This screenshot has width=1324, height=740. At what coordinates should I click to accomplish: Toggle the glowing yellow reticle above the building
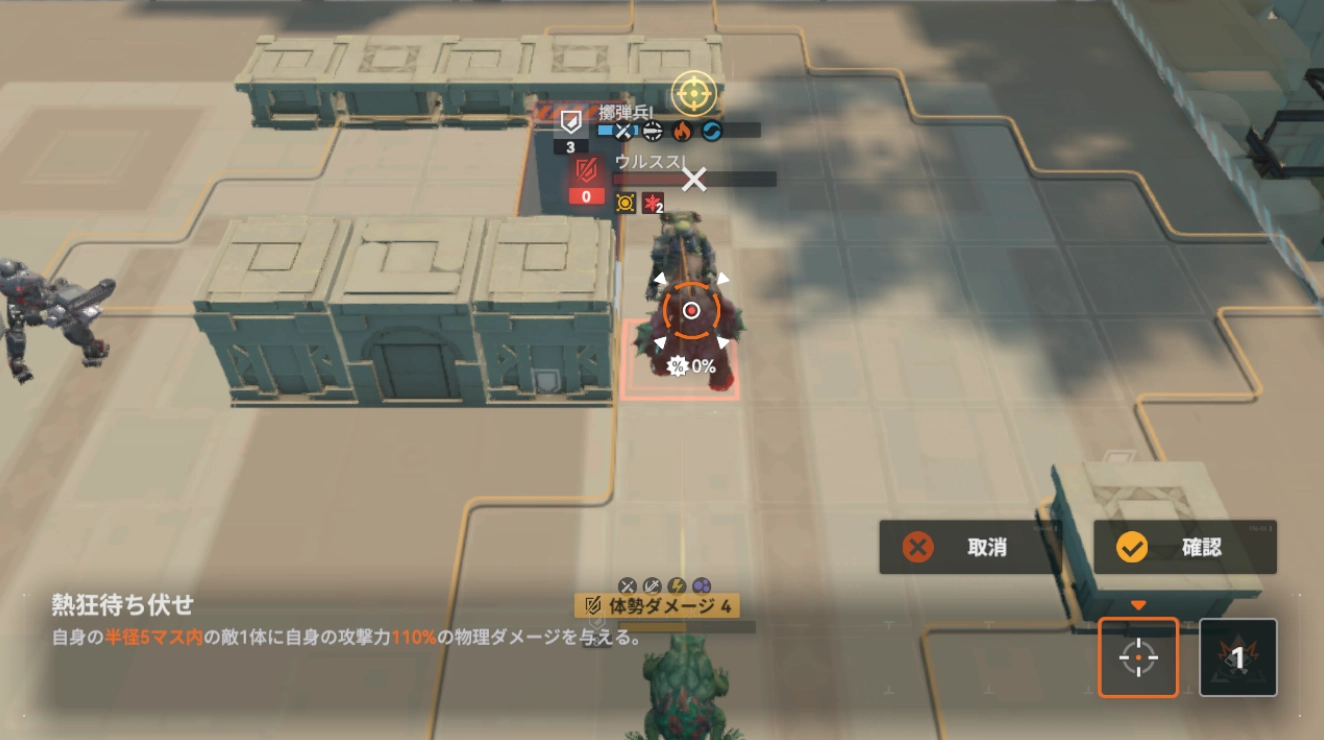[696, 92]
